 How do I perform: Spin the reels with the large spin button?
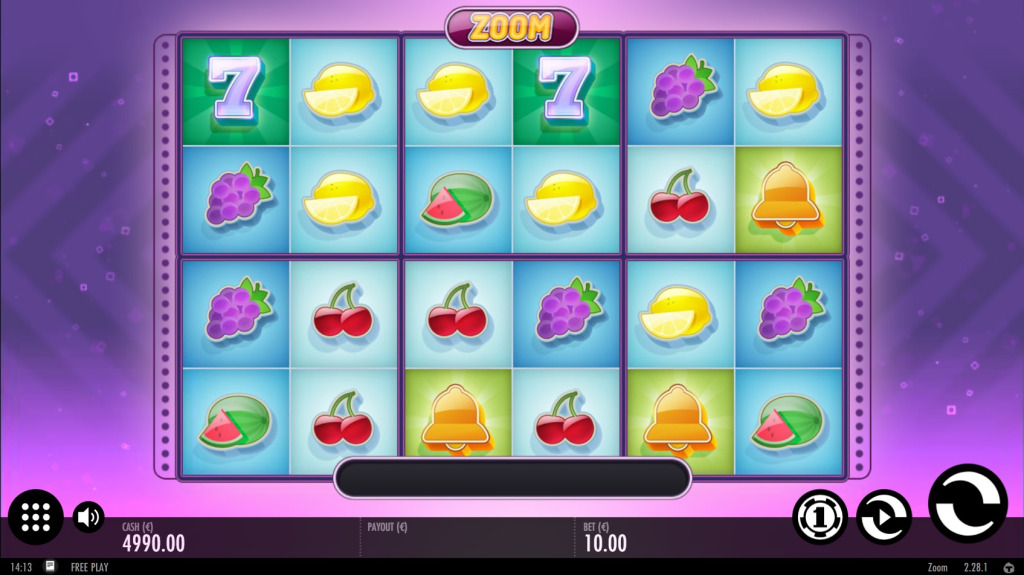pyautogui.click(x=967, y=503)
